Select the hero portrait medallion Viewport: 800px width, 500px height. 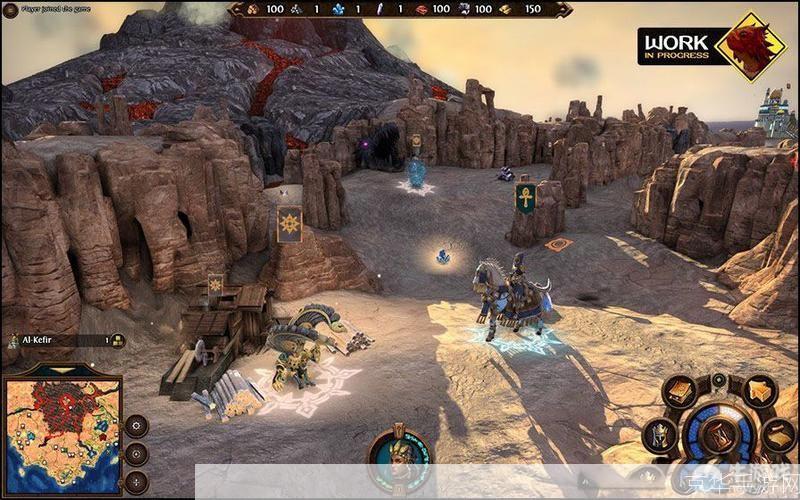399,462
